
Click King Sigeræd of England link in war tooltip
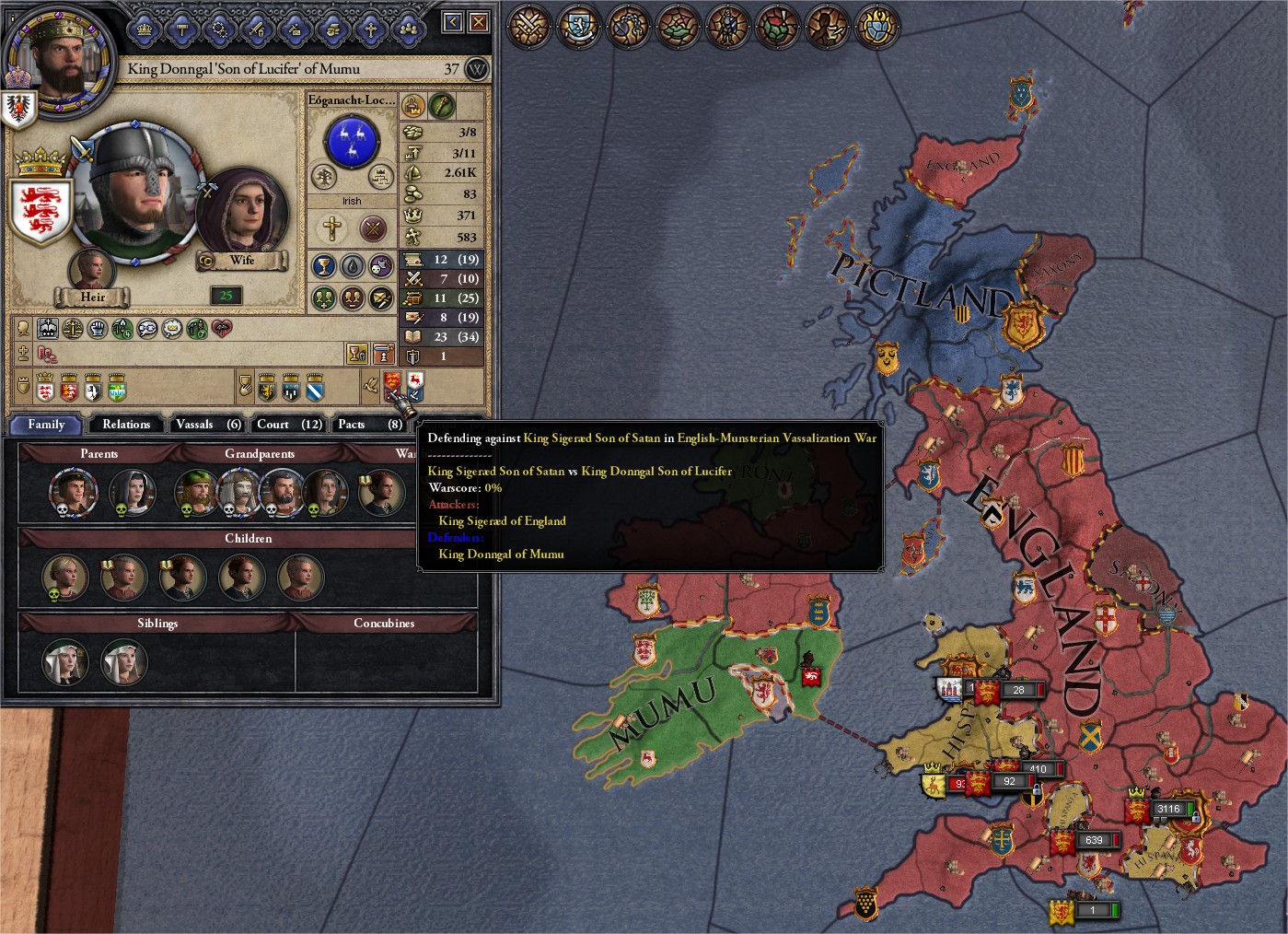[503, 520]
